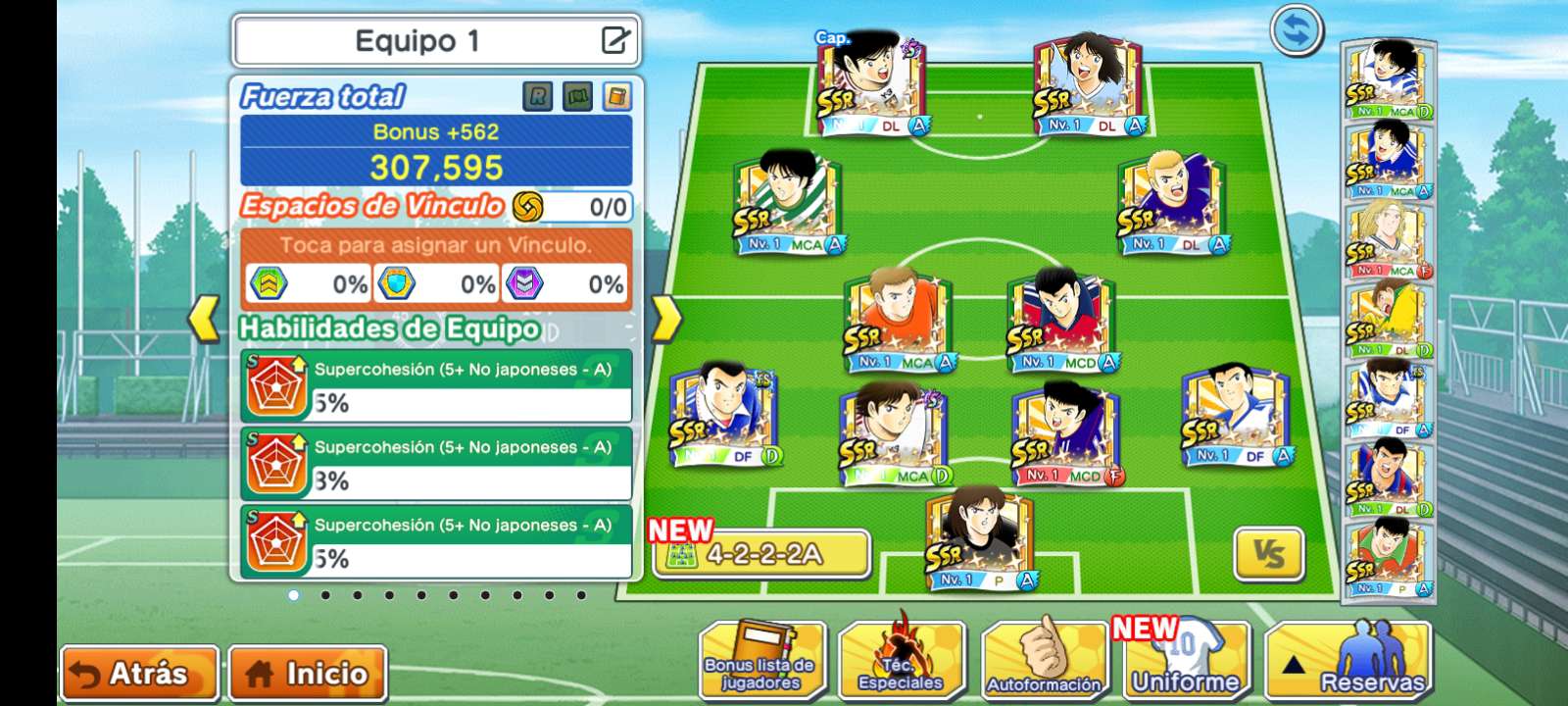
Task: Open the first Supercohesión team skill
Action: tap(436, 386)
